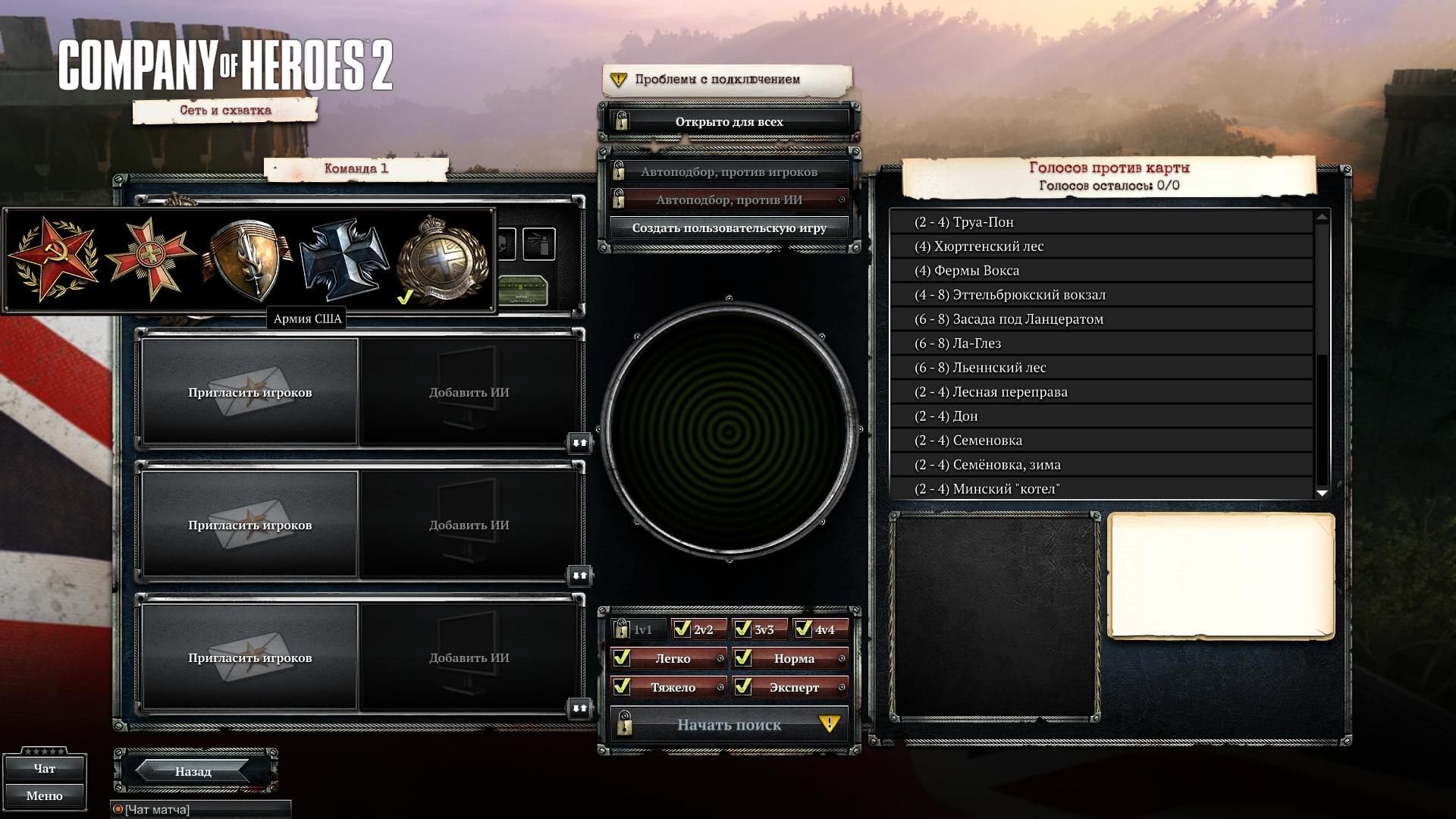Image resolution: width=1456 pixels, height=819 pixels.
Task: Pick the iron cross faction emblem
Action: point(344,259)
